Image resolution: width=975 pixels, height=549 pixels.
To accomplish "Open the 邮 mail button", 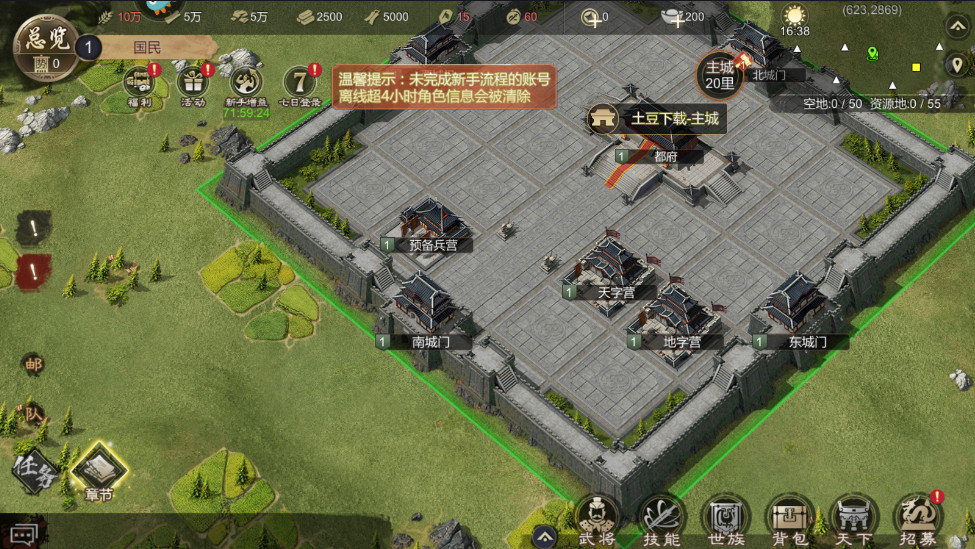I will pos(33,364).
